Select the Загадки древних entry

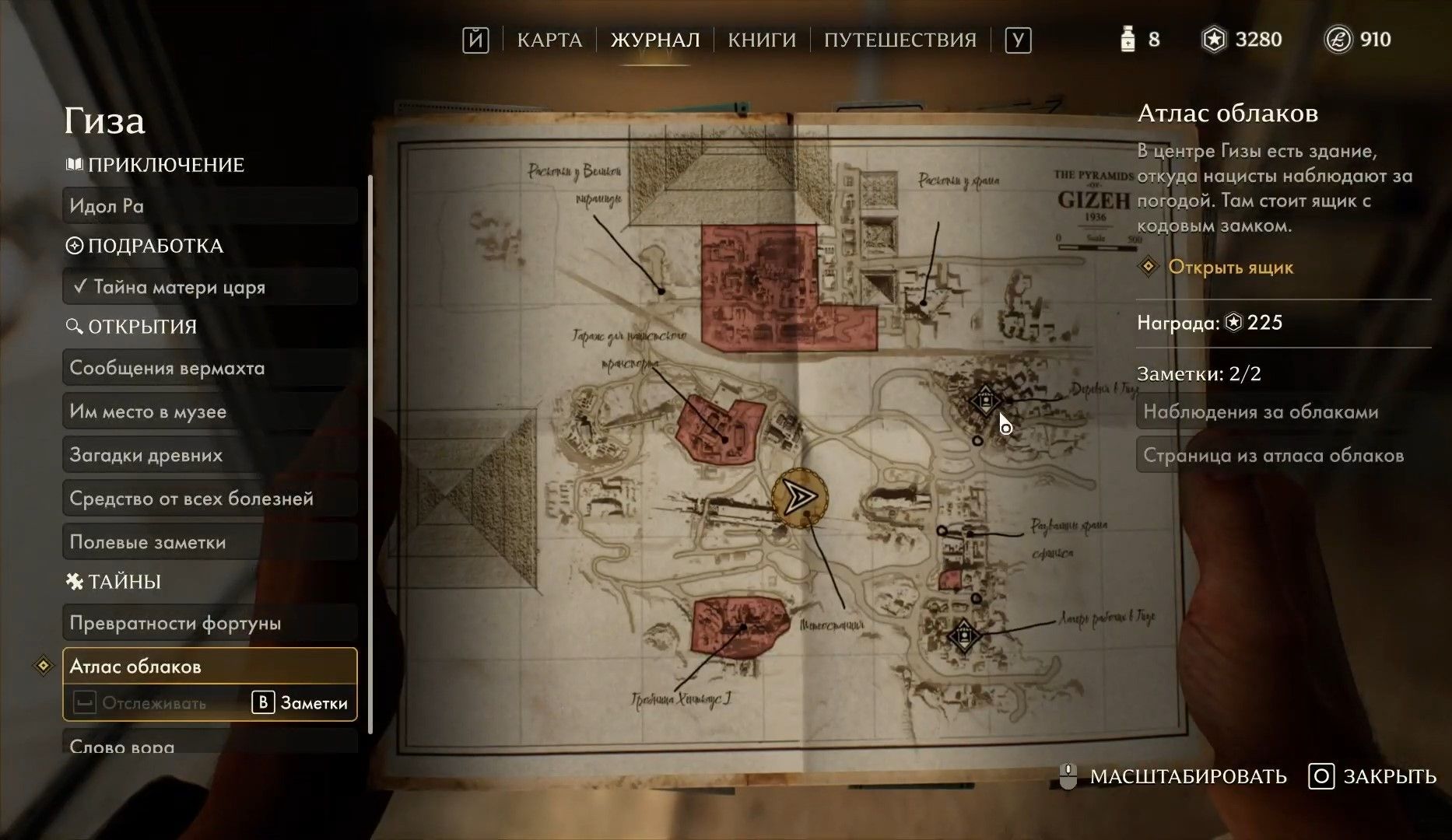click(x=209, y=455)
